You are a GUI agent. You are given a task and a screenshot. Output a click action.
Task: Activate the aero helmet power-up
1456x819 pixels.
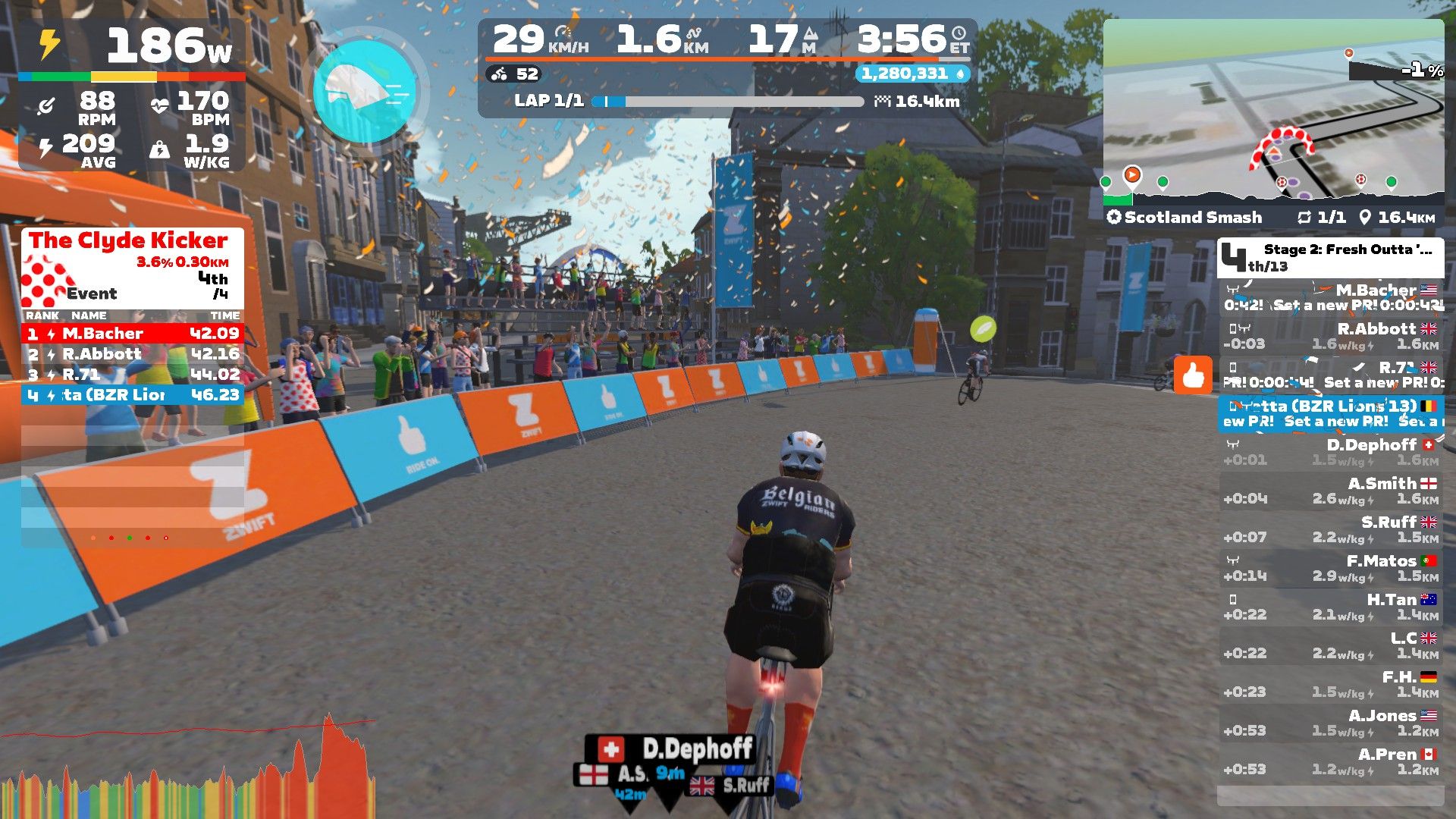[x=365, y=91]
